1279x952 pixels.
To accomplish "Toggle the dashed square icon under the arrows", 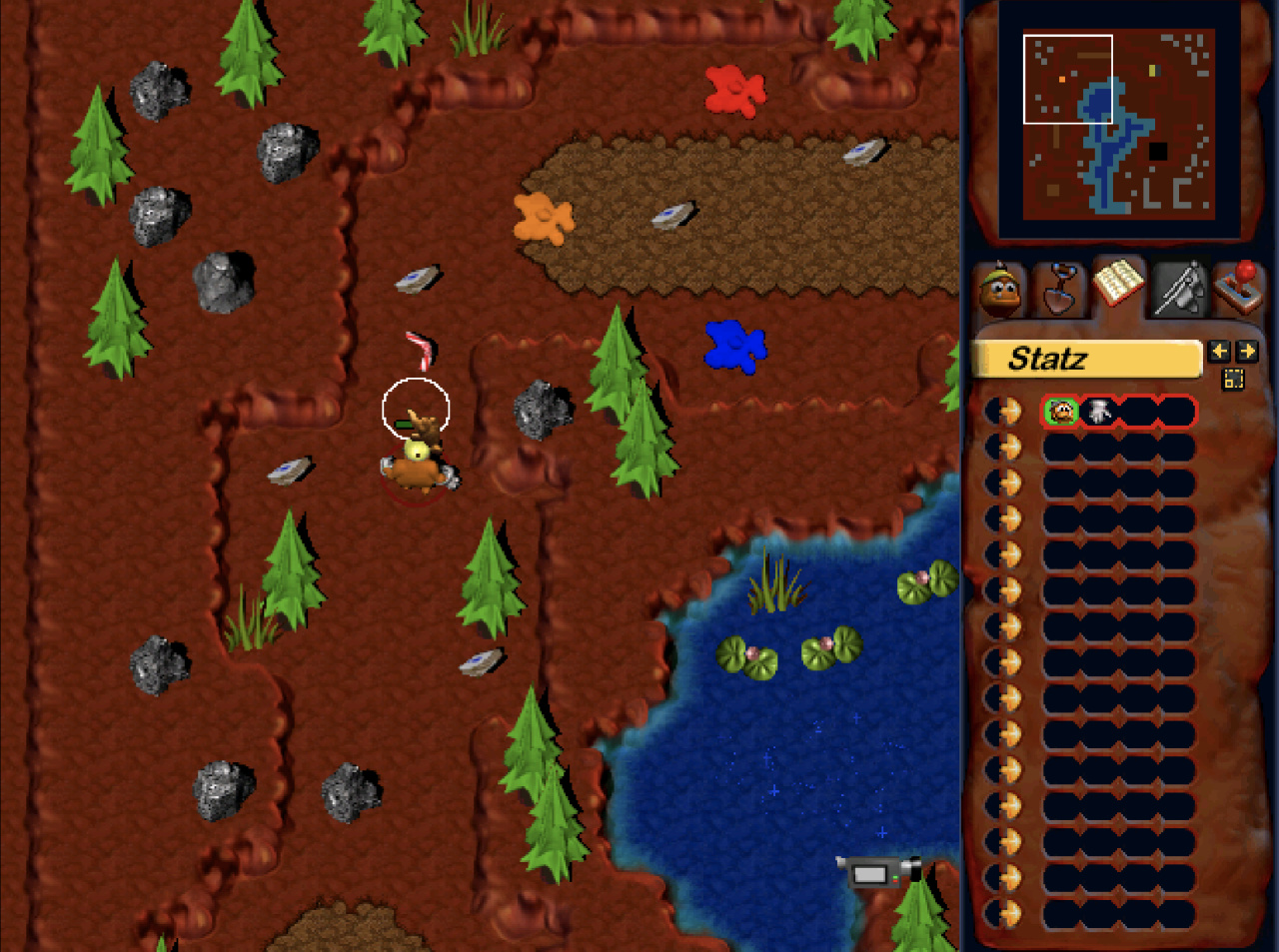I will pyautogui.click(x=1233, y=379).
